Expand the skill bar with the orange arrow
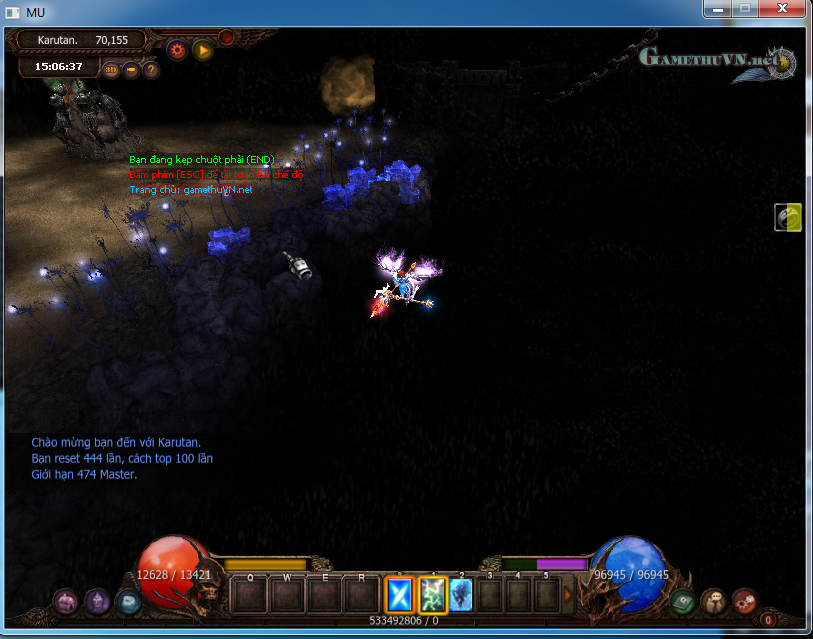 [x=569, y=595]
